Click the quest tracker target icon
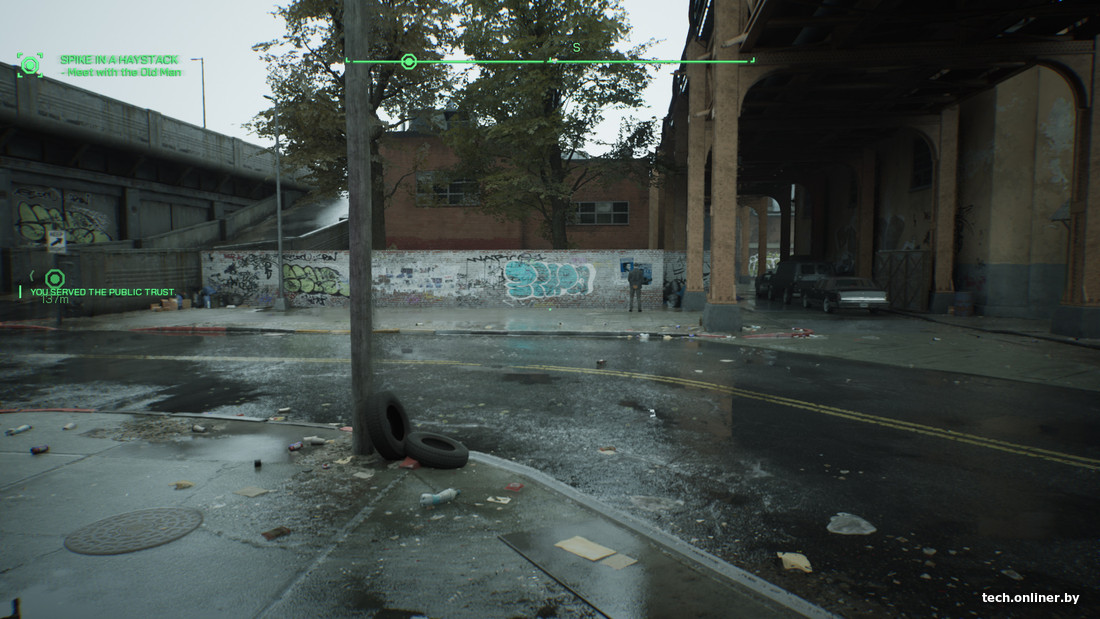The image size is (1100, 619). tap(30, 66)
